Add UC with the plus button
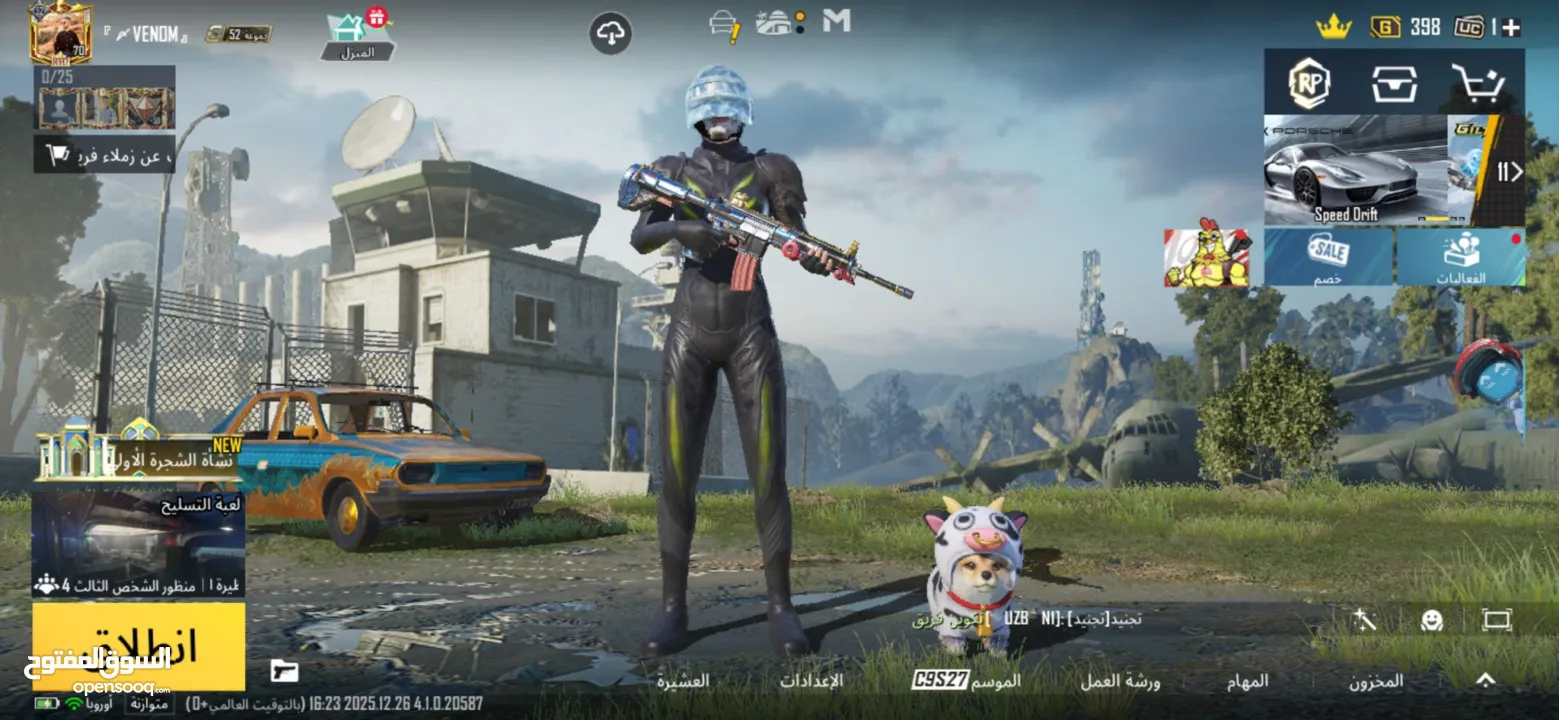Image resolution: width=1559 pixels, height=720 pixels. tap(1510, 27)
